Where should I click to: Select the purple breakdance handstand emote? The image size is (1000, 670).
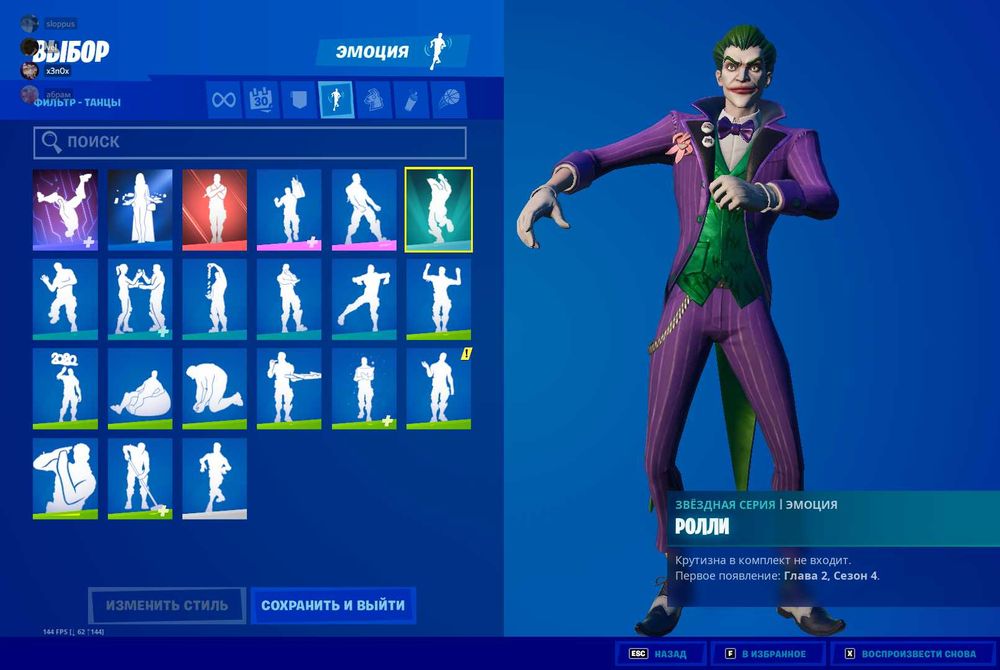[x=65, y=209]
